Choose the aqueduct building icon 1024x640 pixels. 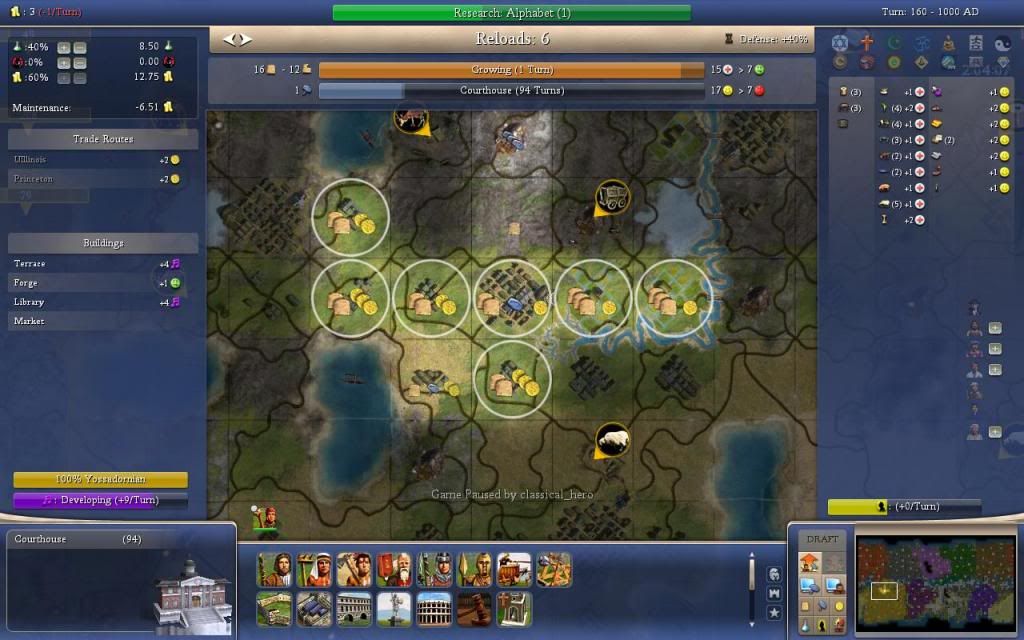click(353, 608)
